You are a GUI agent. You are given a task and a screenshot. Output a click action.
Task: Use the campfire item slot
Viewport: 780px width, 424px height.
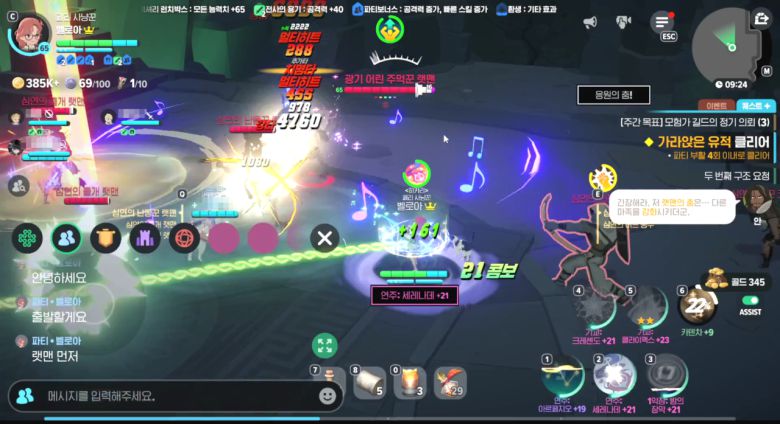407,382
